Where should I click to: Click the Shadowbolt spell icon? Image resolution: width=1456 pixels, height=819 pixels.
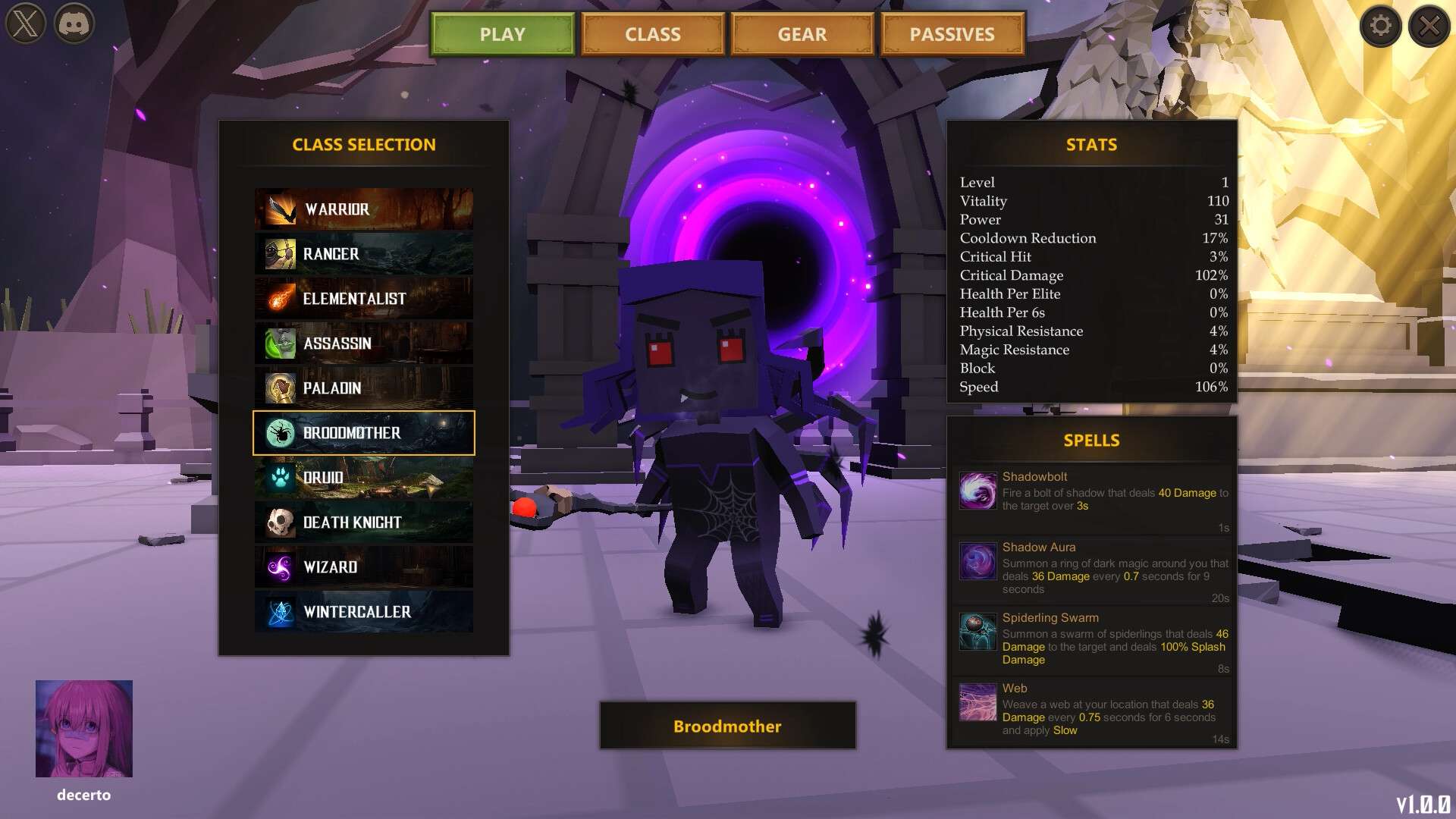(x=977, y=491)
